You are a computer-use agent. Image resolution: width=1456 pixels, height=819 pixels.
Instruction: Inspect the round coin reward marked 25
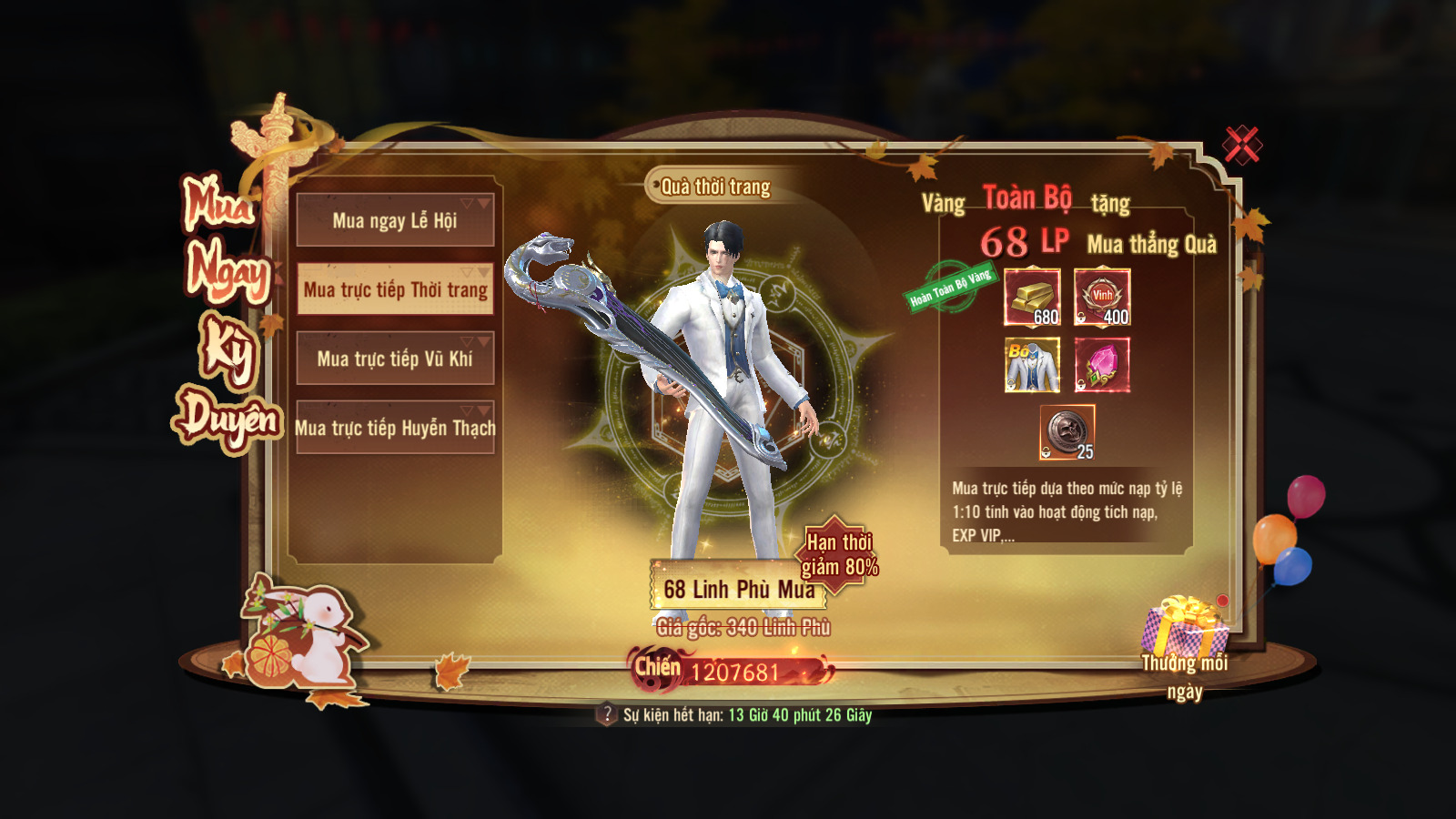[x=1067, y=432]
